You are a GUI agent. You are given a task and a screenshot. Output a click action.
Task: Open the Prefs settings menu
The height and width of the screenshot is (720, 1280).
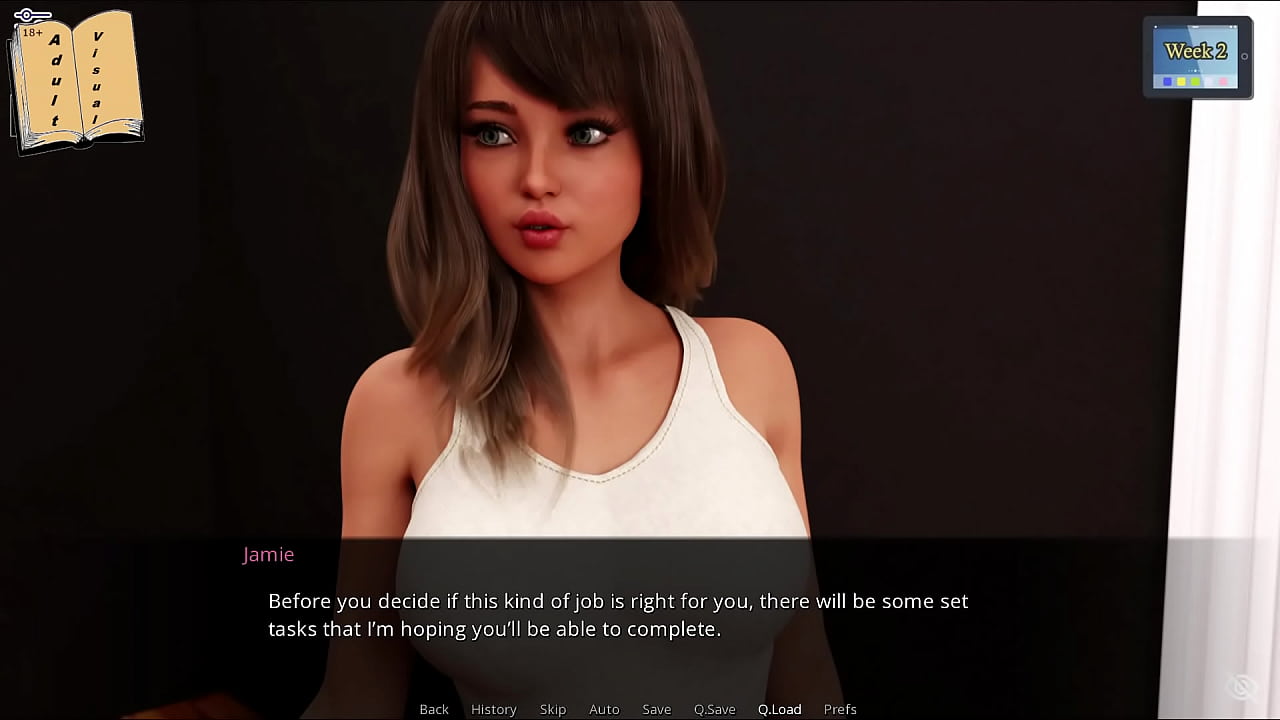[840, 709]
